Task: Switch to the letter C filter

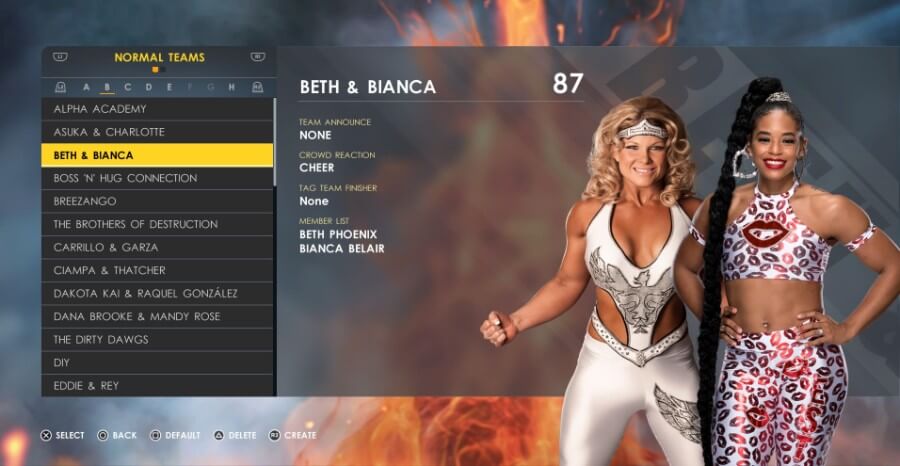Action: 128,87
